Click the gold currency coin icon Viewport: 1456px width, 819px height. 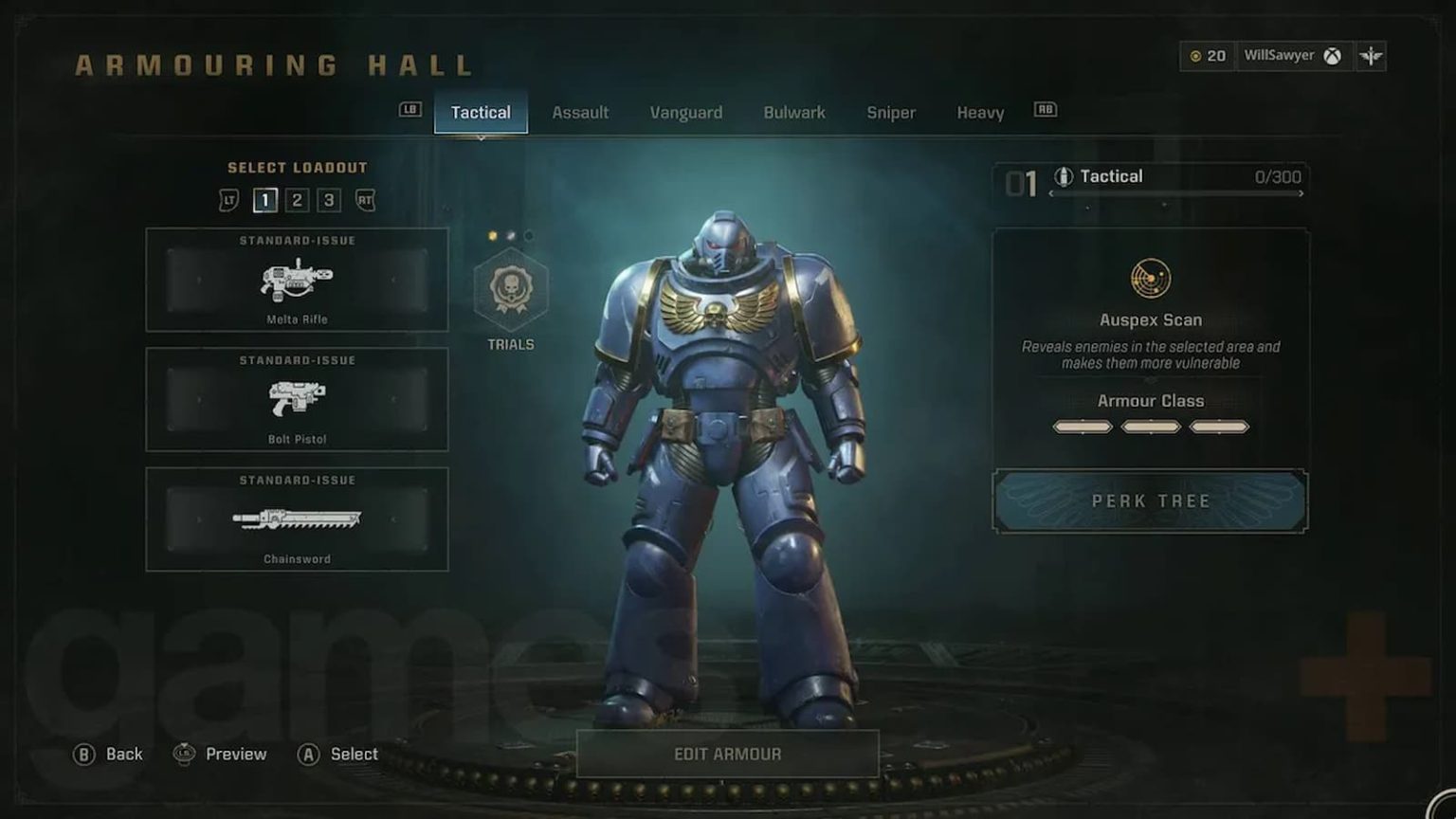point(1197,56)
